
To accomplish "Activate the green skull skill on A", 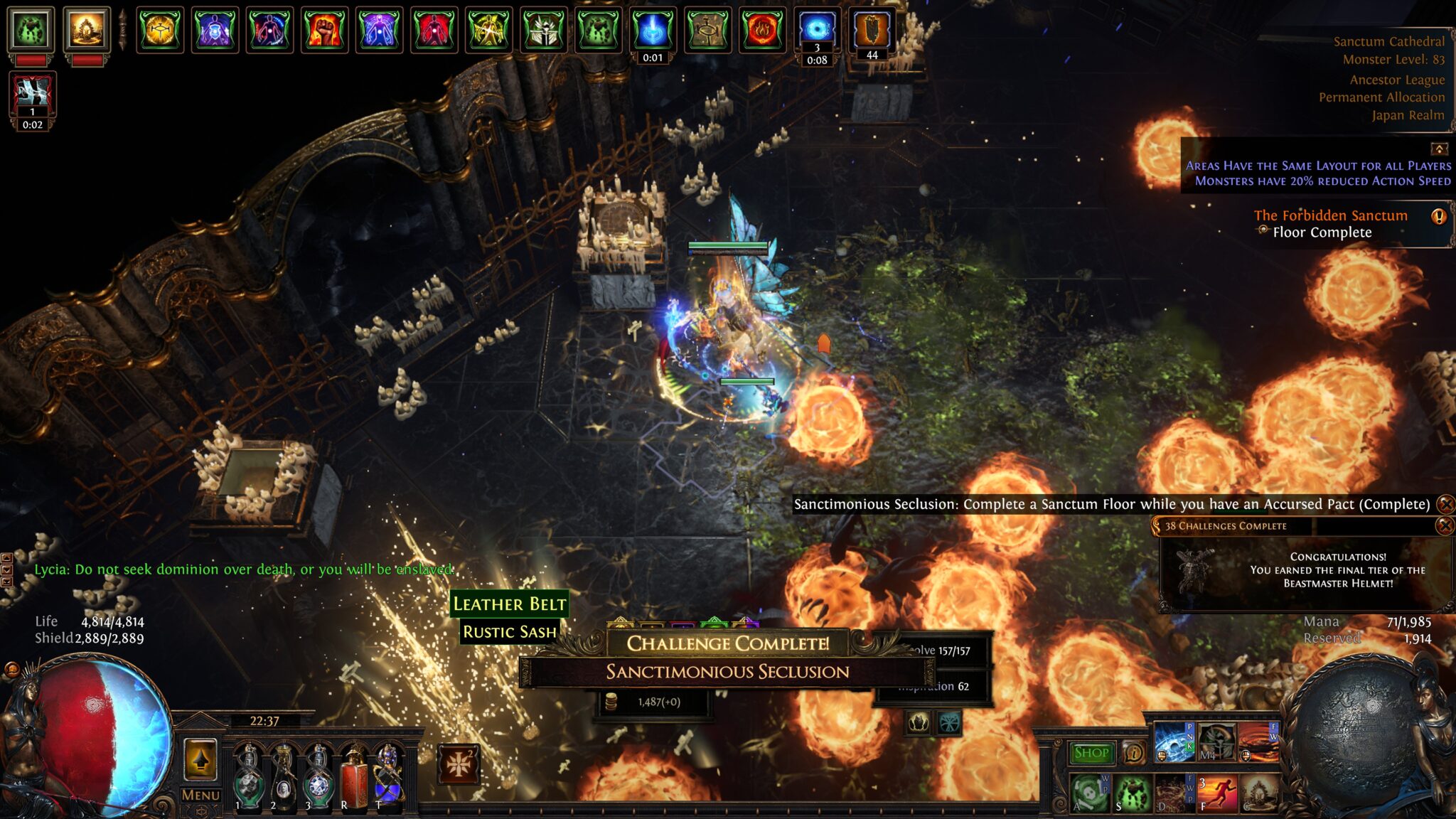I will point(1090,793).
